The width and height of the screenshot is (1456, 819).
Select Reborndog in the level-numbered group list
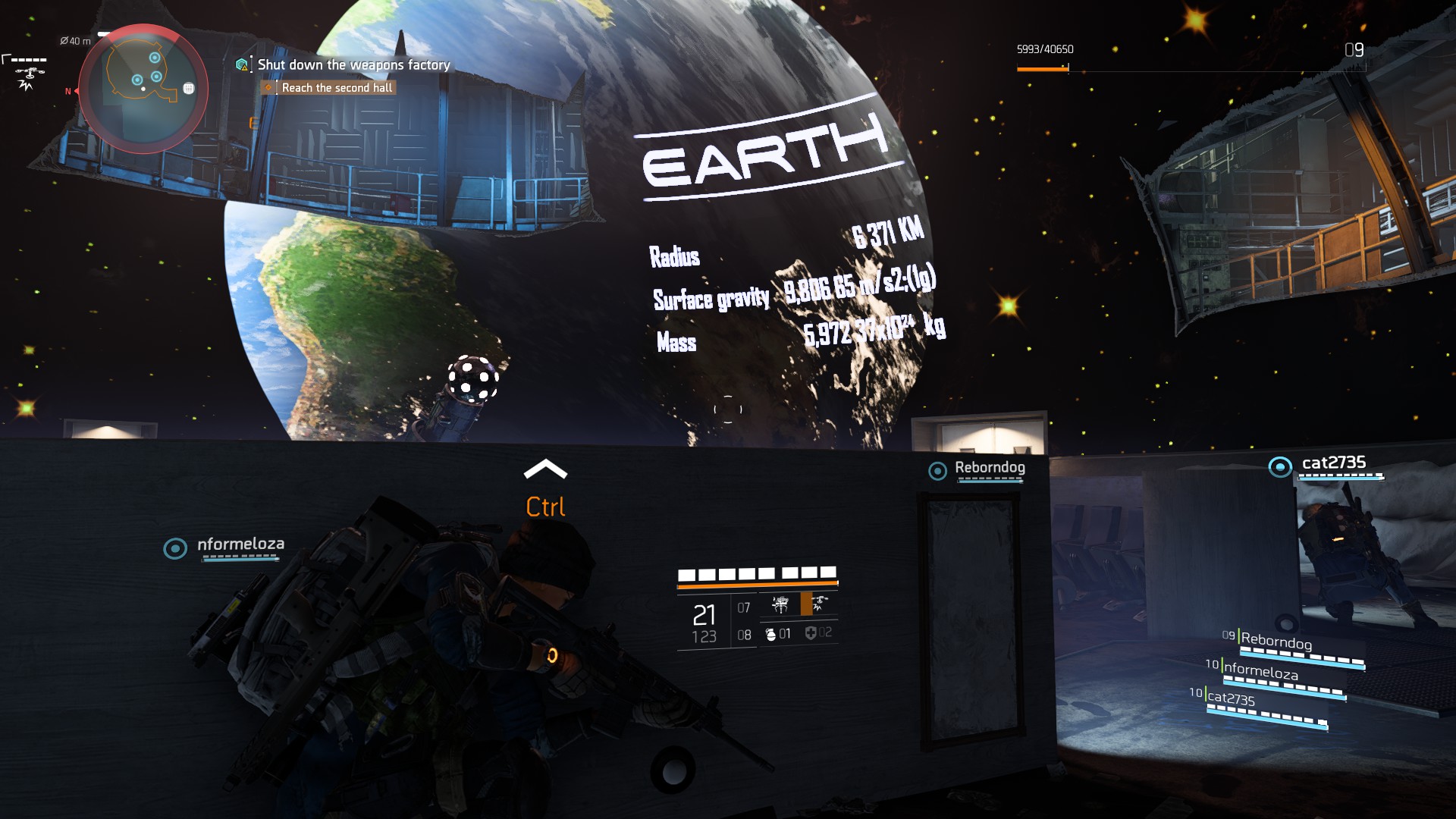pos(1276,642)
